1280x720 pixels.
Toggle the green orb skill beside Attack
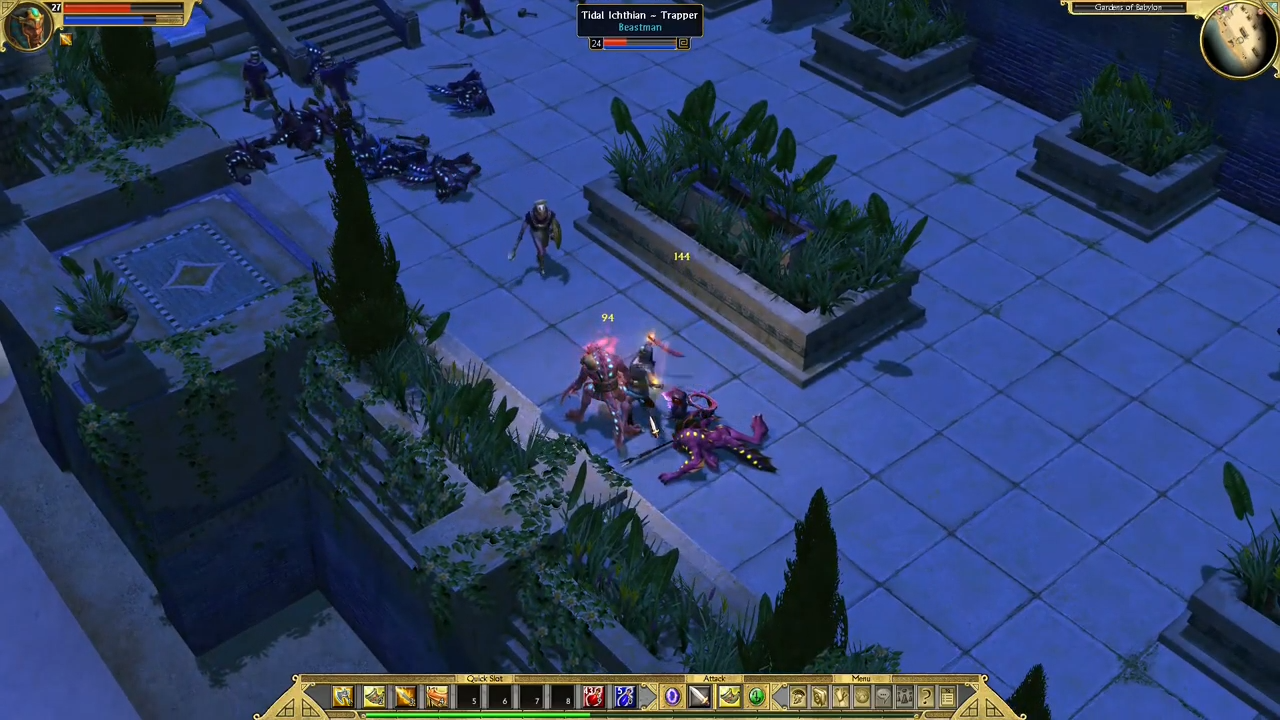click(x=757, y=696)
